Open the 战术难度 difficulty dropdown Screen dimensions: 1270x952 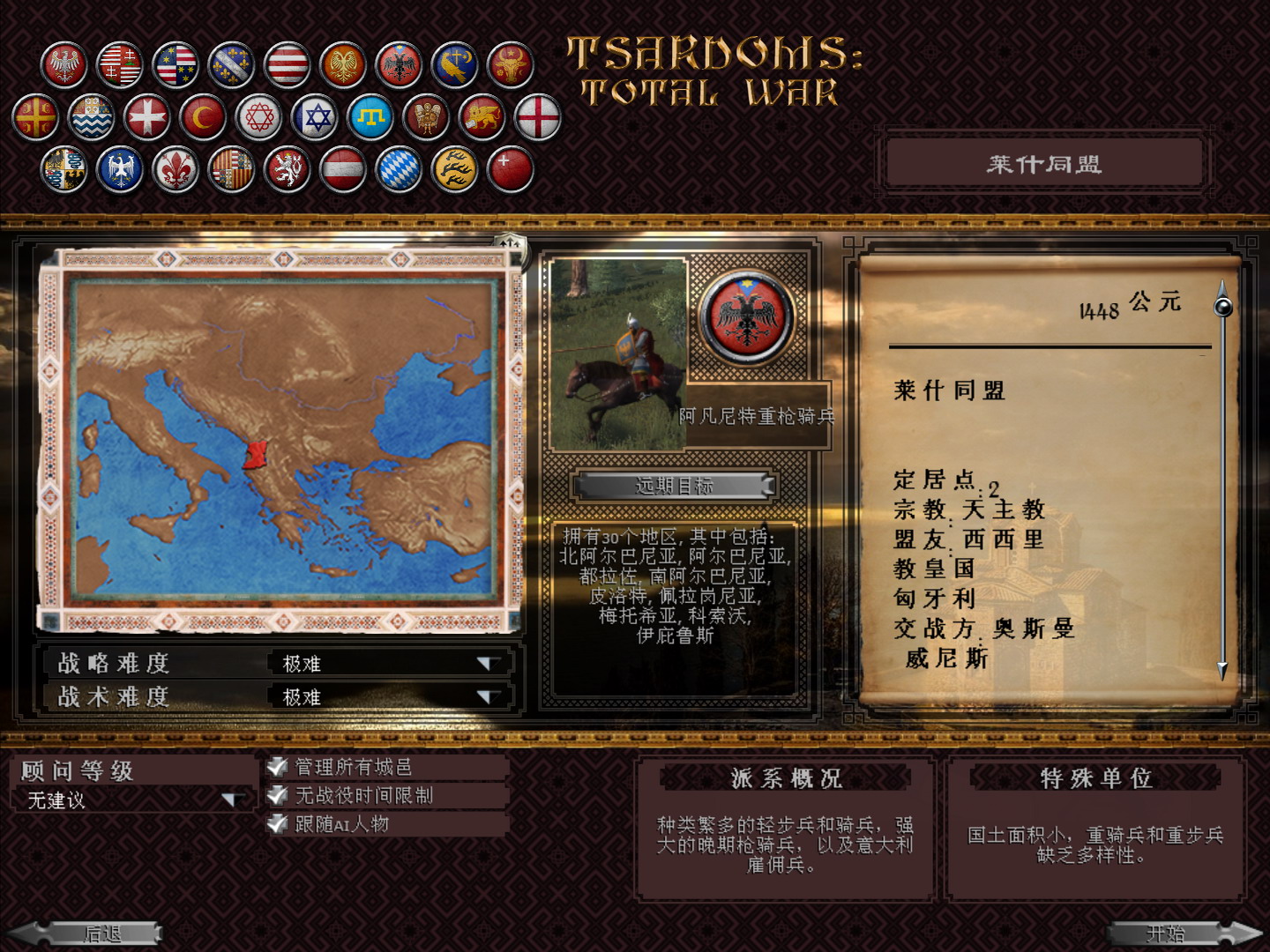click(x=488, y=695)
